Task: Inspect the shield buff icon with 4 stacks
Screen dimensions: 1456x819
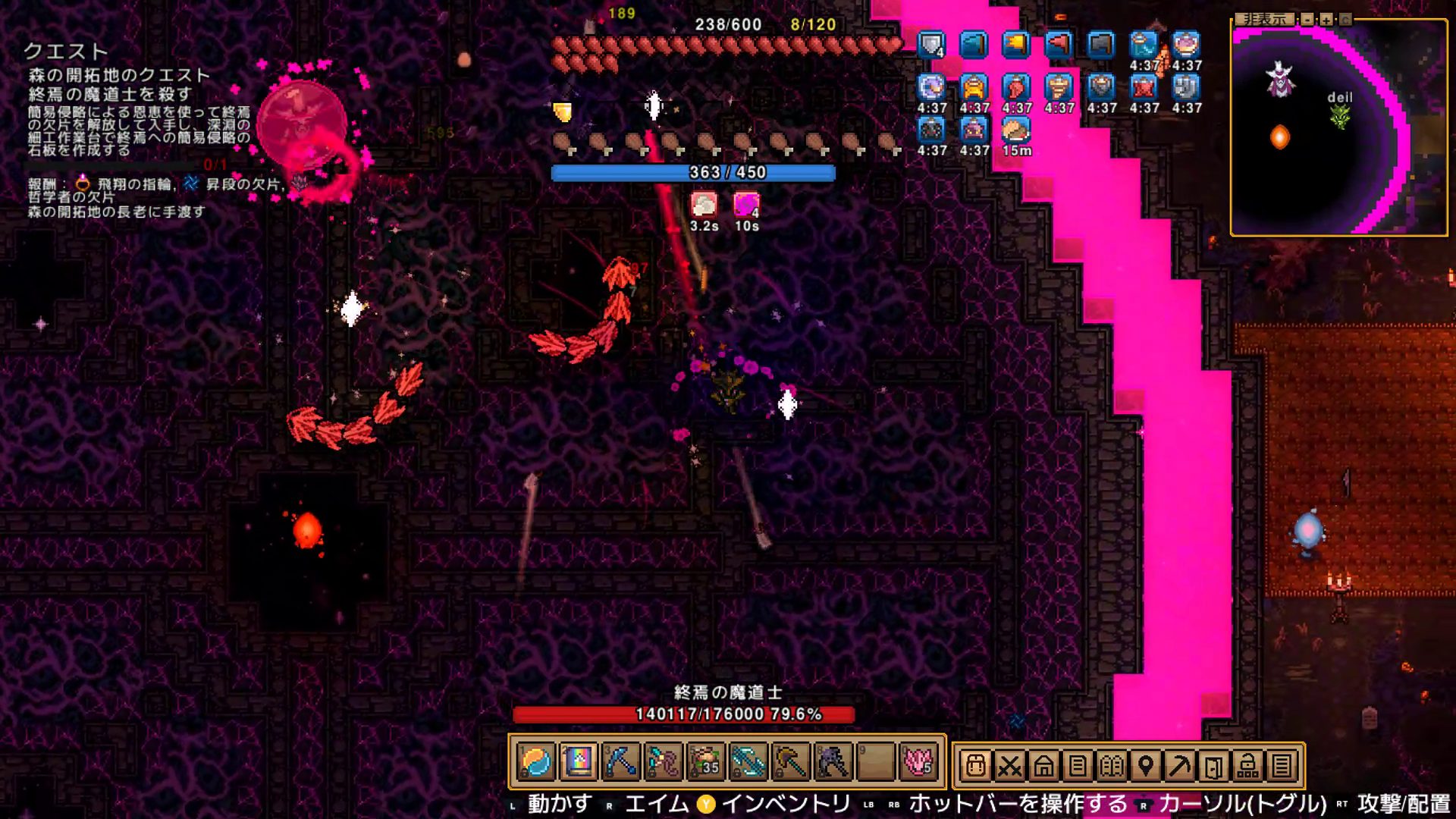Action: [931, 45]
